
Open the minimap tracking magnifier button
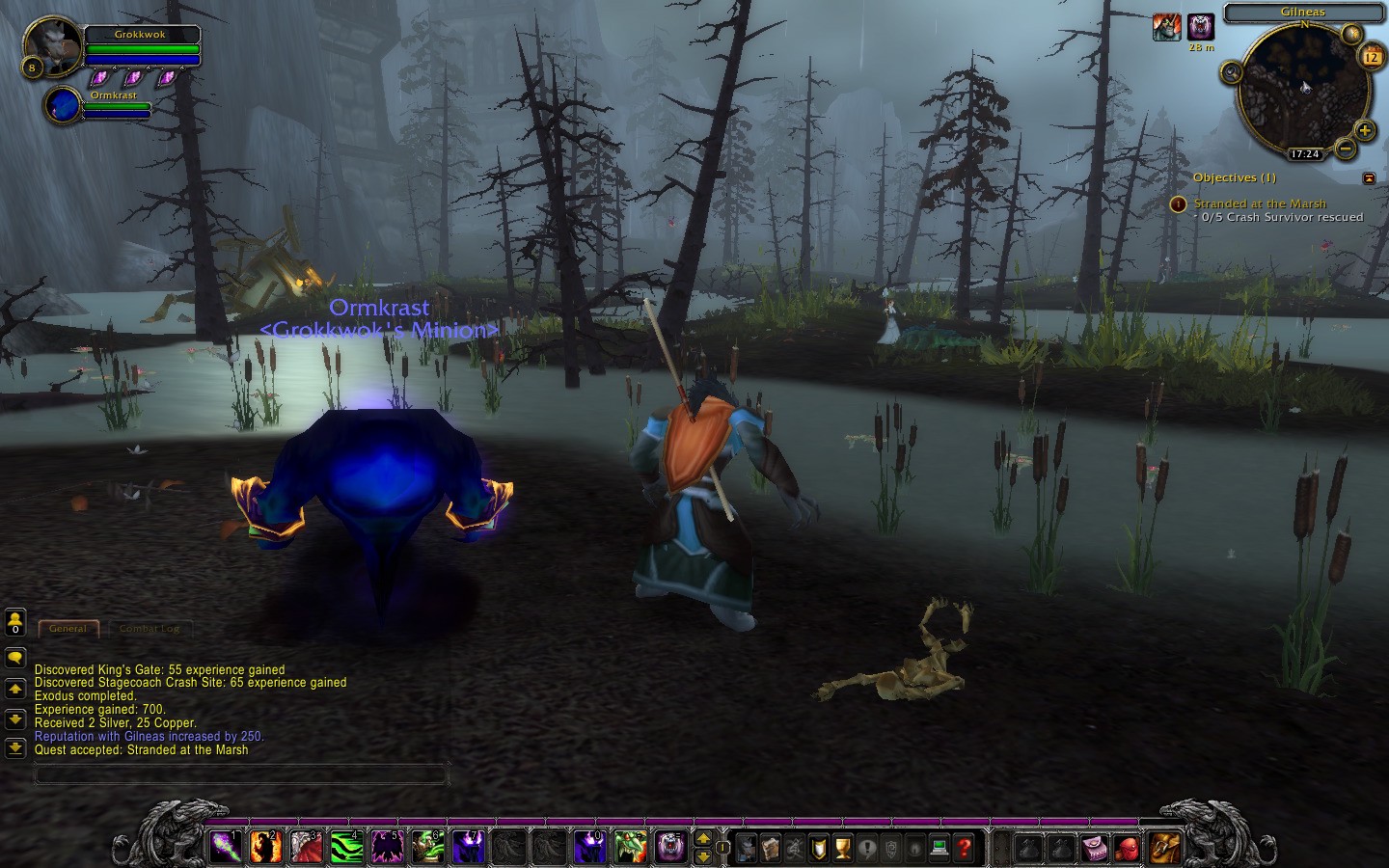1231,72
